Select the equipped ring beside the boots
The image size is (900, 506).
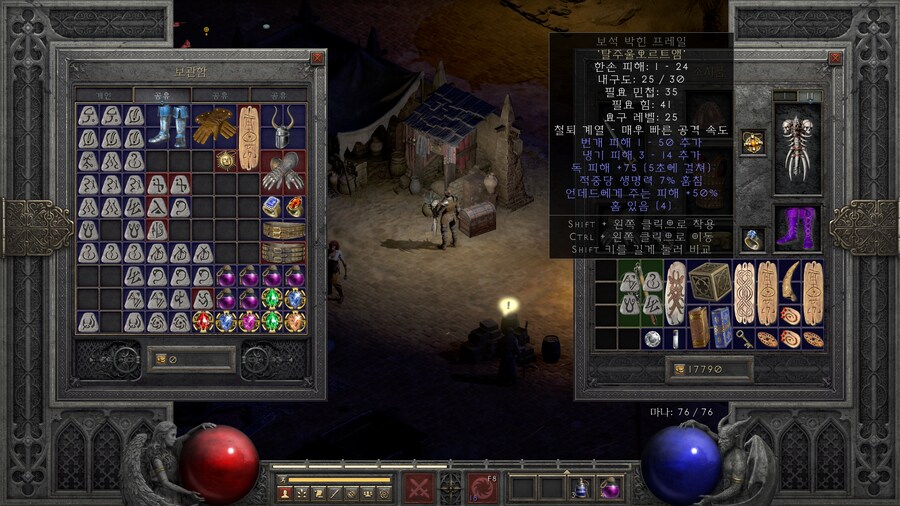753,238
